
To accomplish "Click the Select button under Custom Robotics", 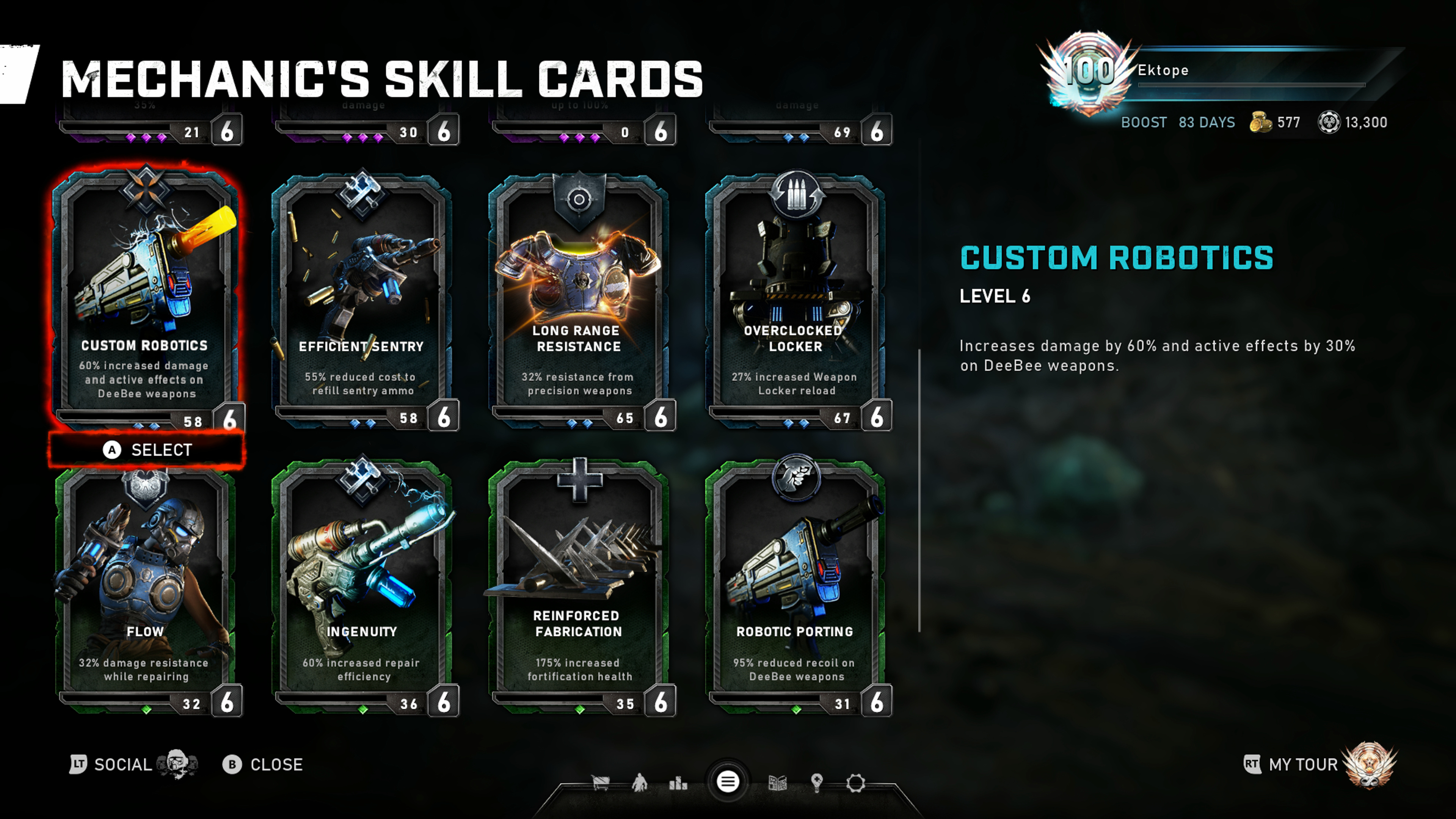I will [x=147, y=450].
